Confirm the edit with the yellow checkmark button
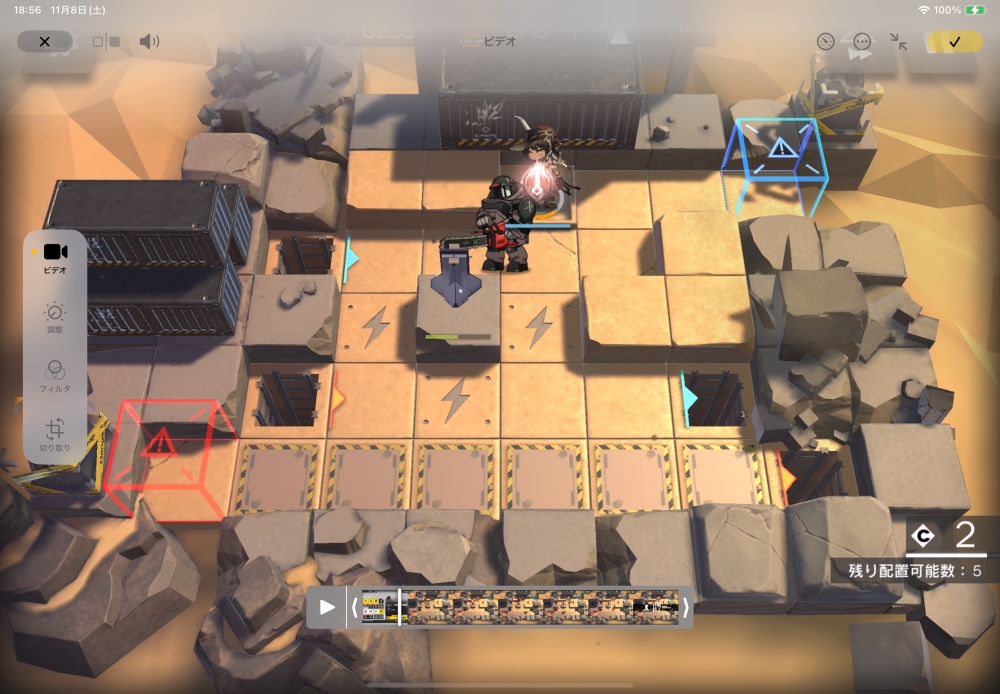 [954, 42]
